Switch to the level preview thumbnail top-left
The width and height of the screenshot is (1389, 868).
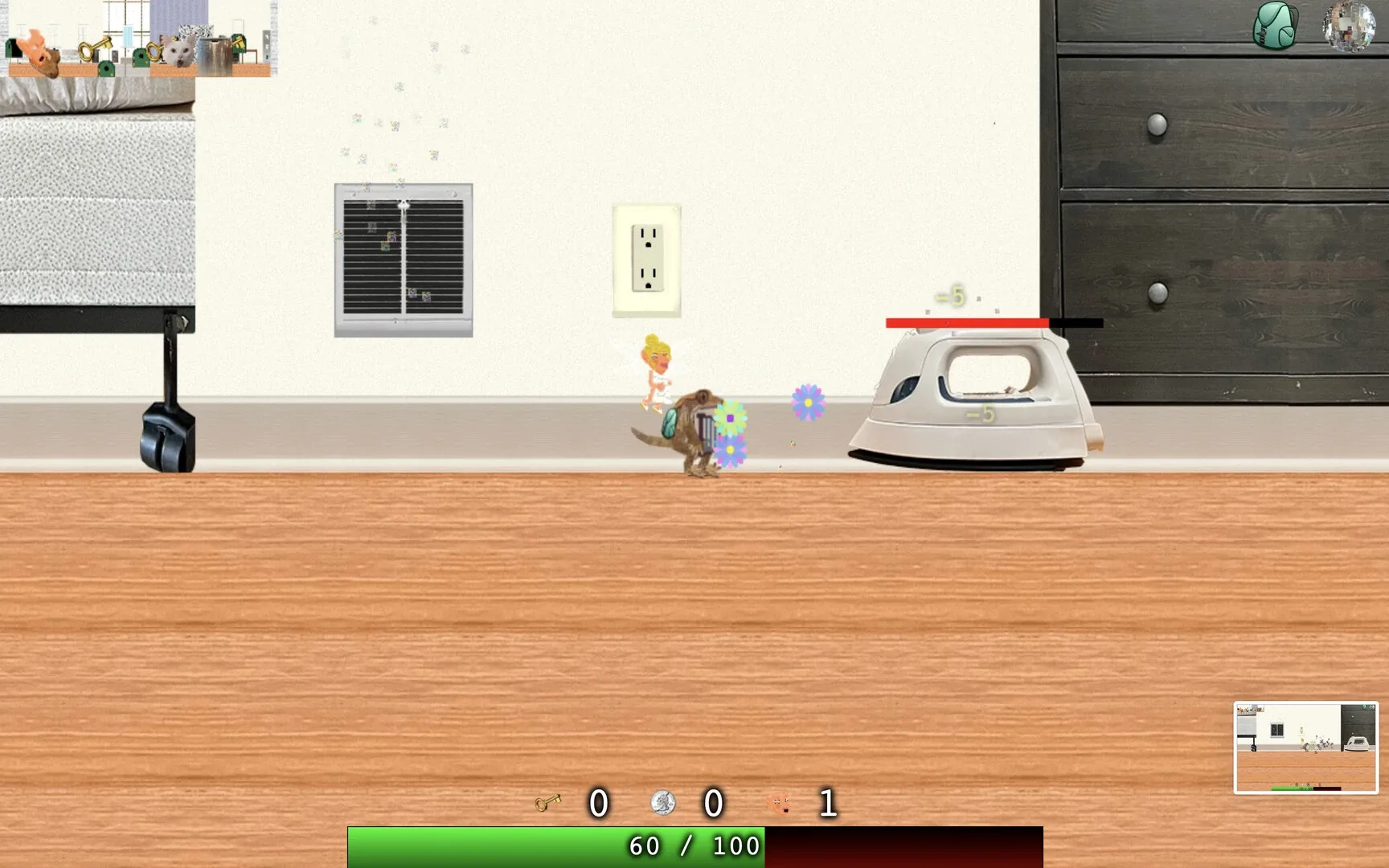(x=137, y=40)
